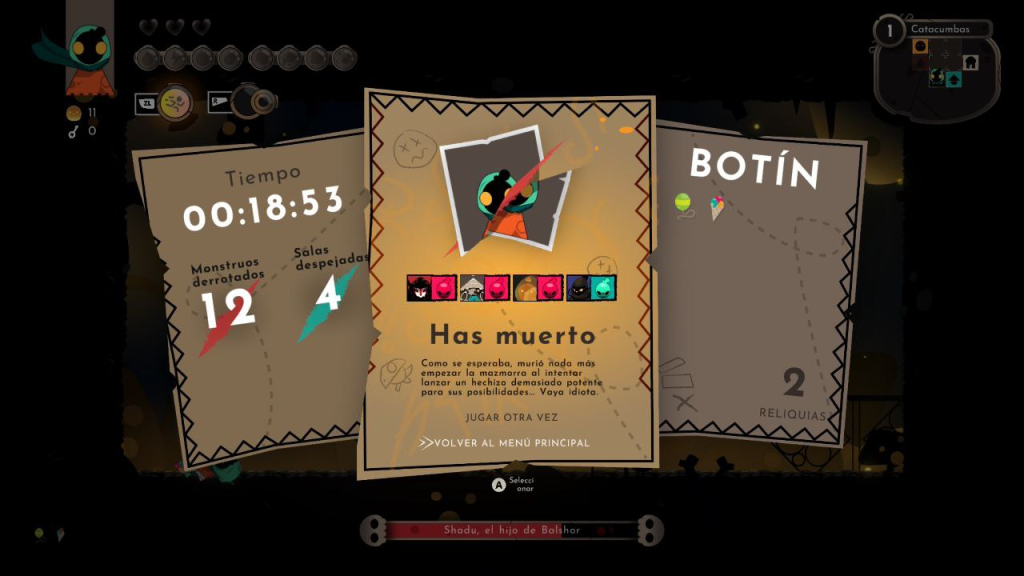Activate the dash ability icon
This screenshot has width=1024, height=576.
pyautogui.click(x=174, y=101)
